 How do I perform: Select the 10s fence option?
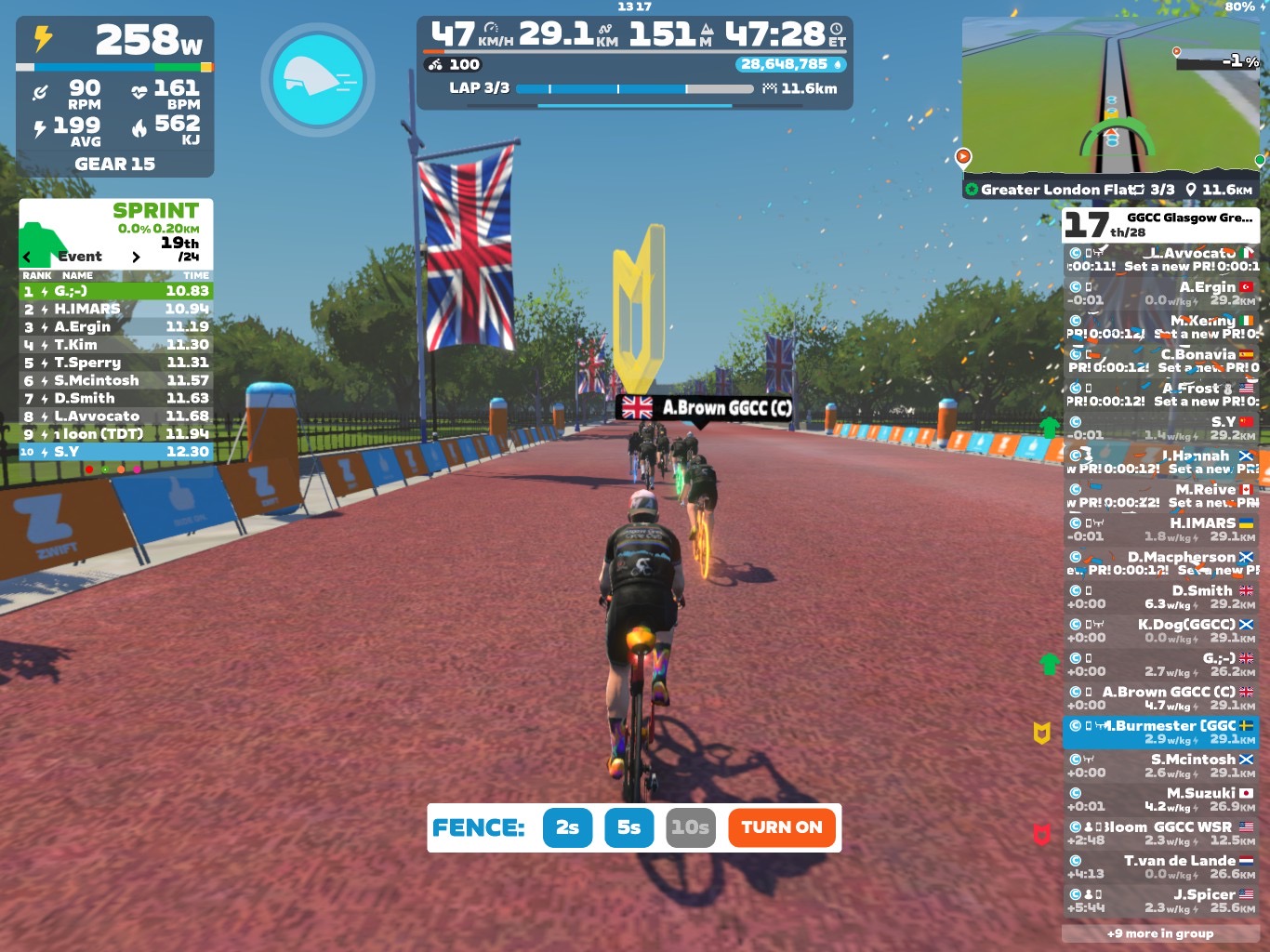[691, 827]
